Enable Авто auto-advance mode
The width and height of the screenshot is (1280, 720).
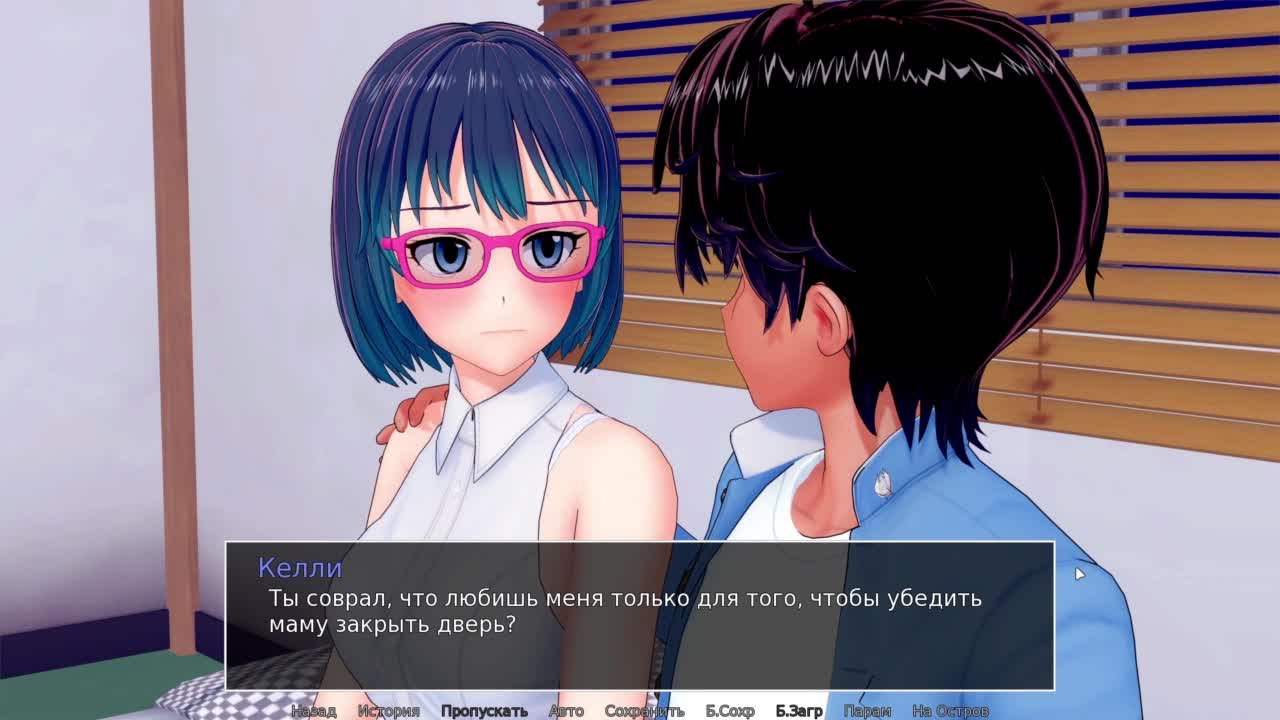click(x=566, y=711)
